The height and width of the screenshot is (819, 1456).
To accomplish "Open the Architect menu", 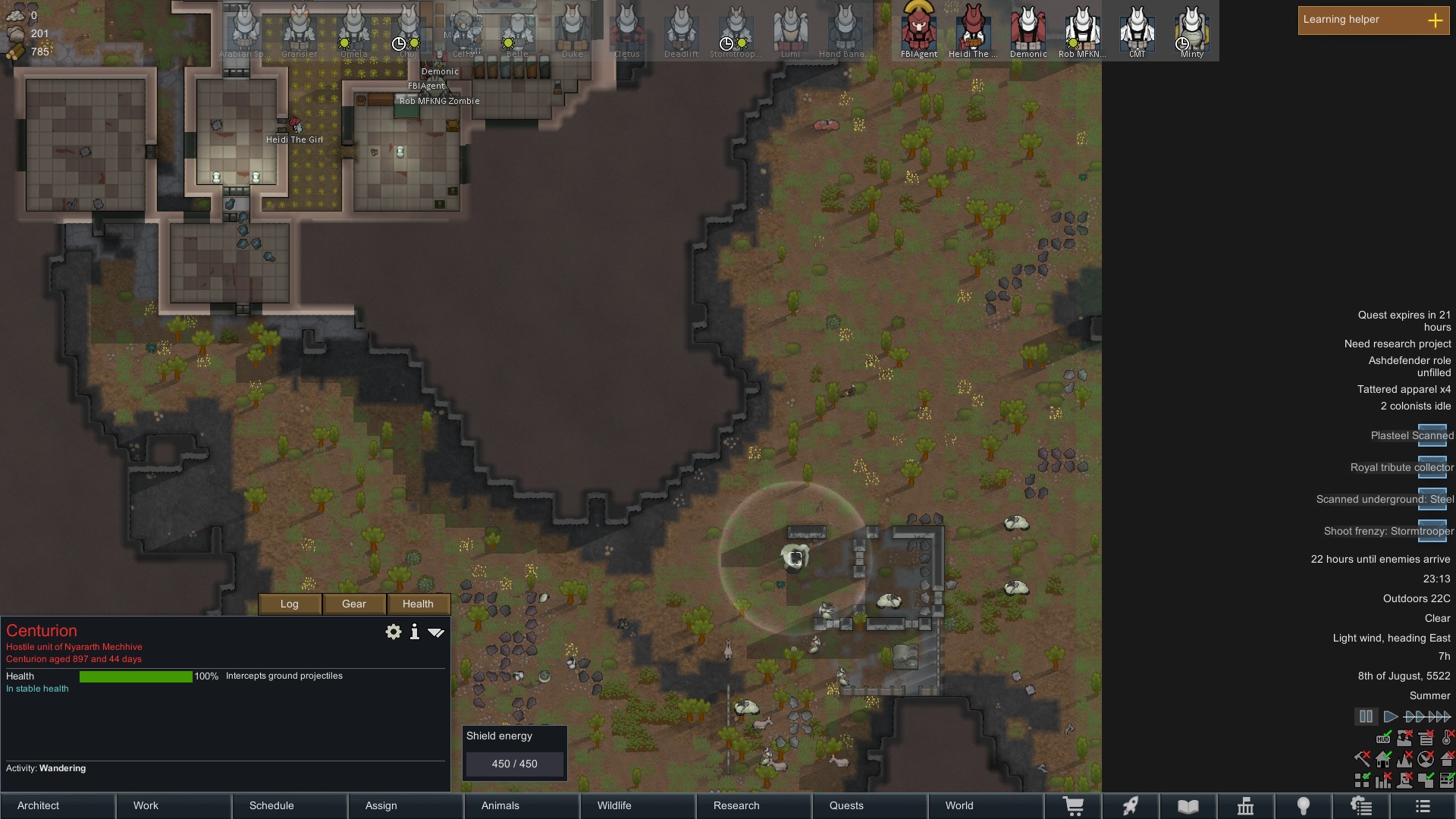I will 58,805.
